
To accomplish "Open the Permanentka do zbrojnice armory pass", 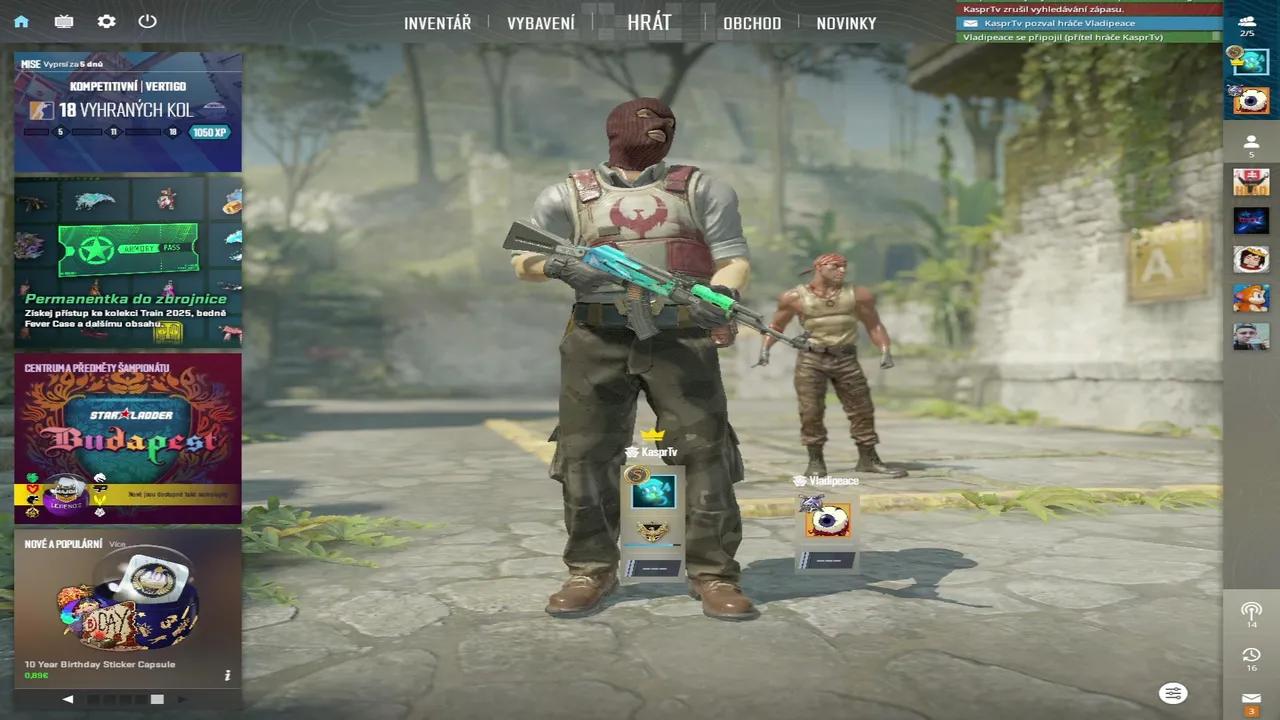I will (128, 262).
